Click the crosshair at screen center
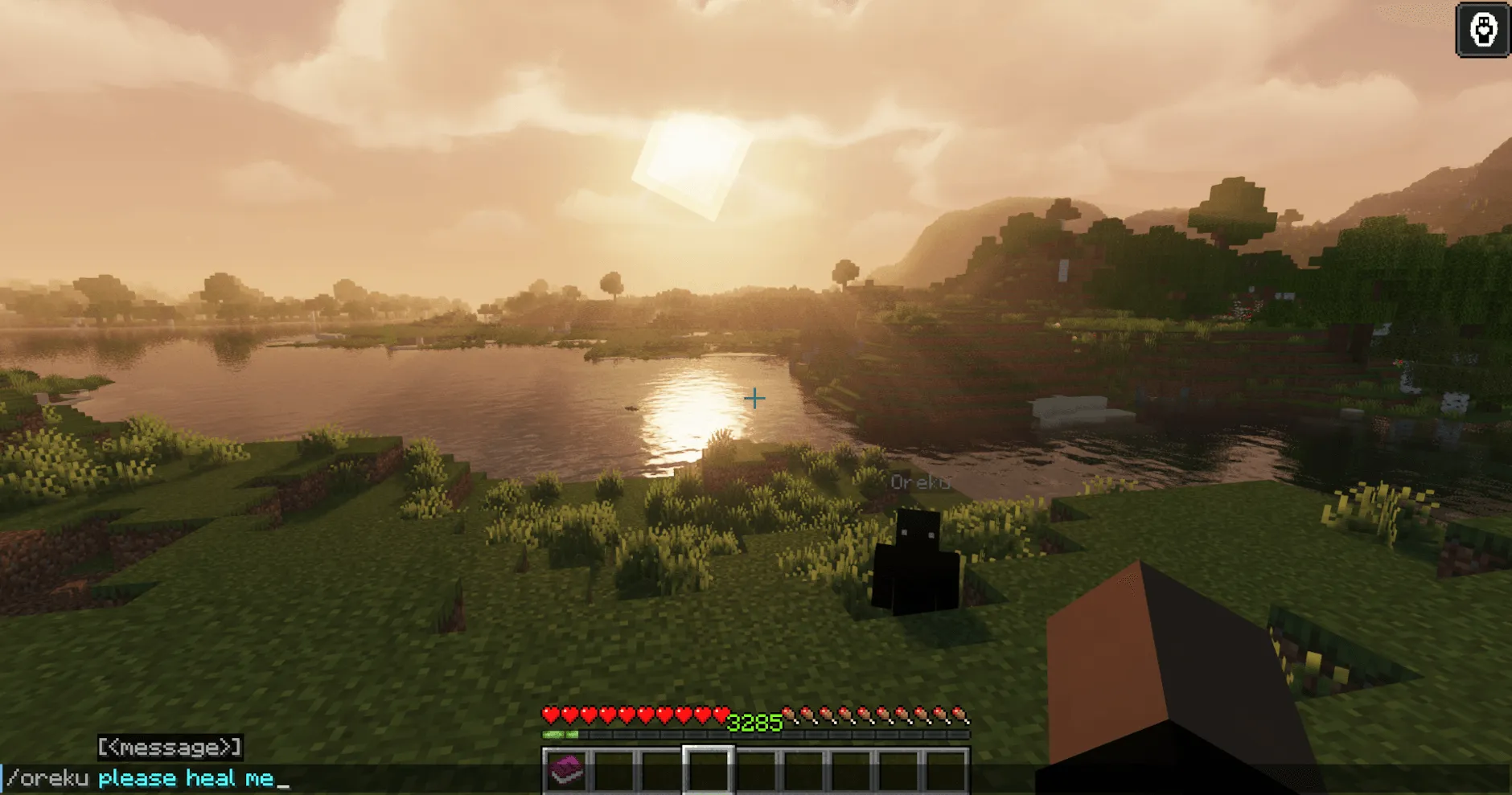Viewport: 1512px width, 795px height. point(754,397)
